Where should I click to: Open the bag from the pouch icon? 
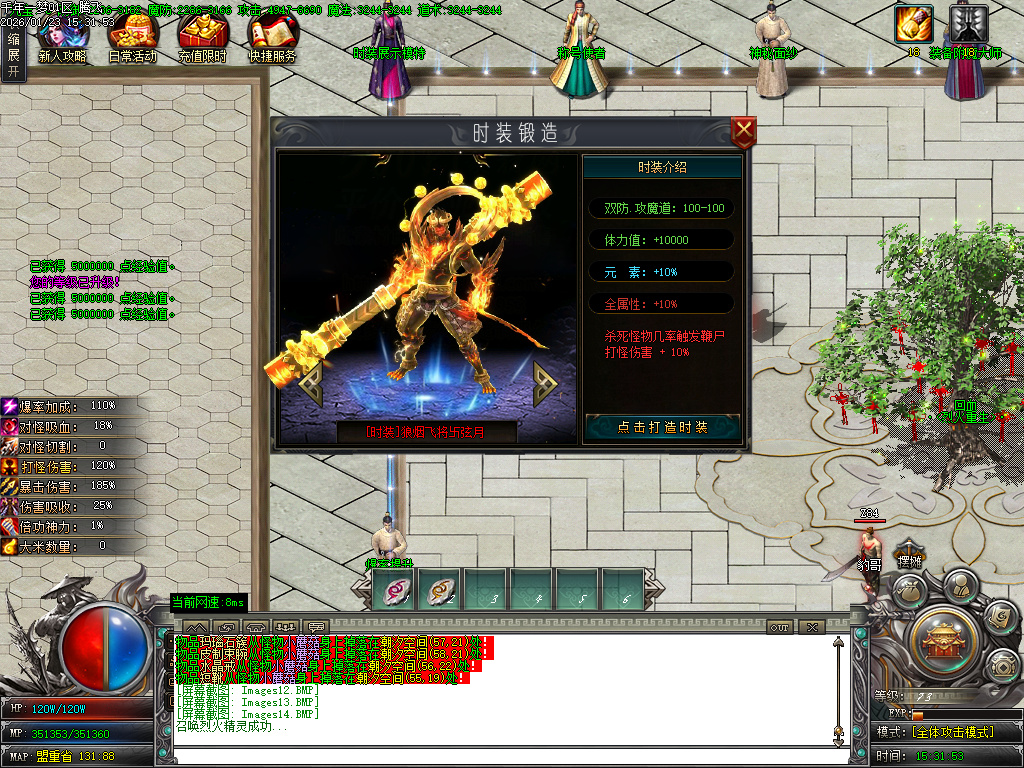(x=908, y=590)
